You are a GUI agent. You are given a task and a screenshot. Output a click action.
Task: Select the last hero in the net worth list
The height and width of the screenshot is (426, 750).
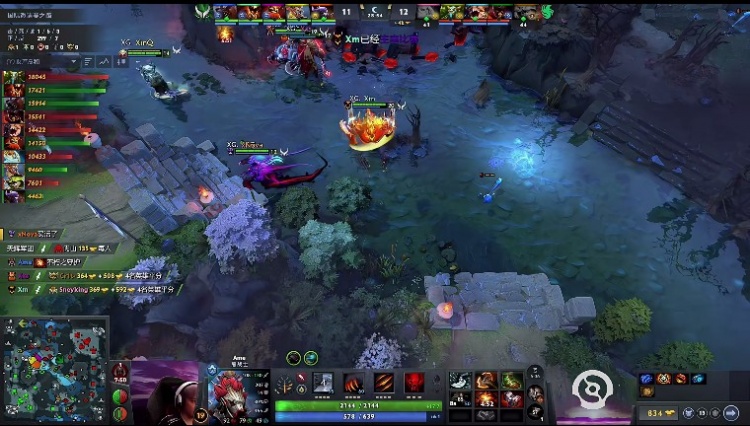(14, 196)
